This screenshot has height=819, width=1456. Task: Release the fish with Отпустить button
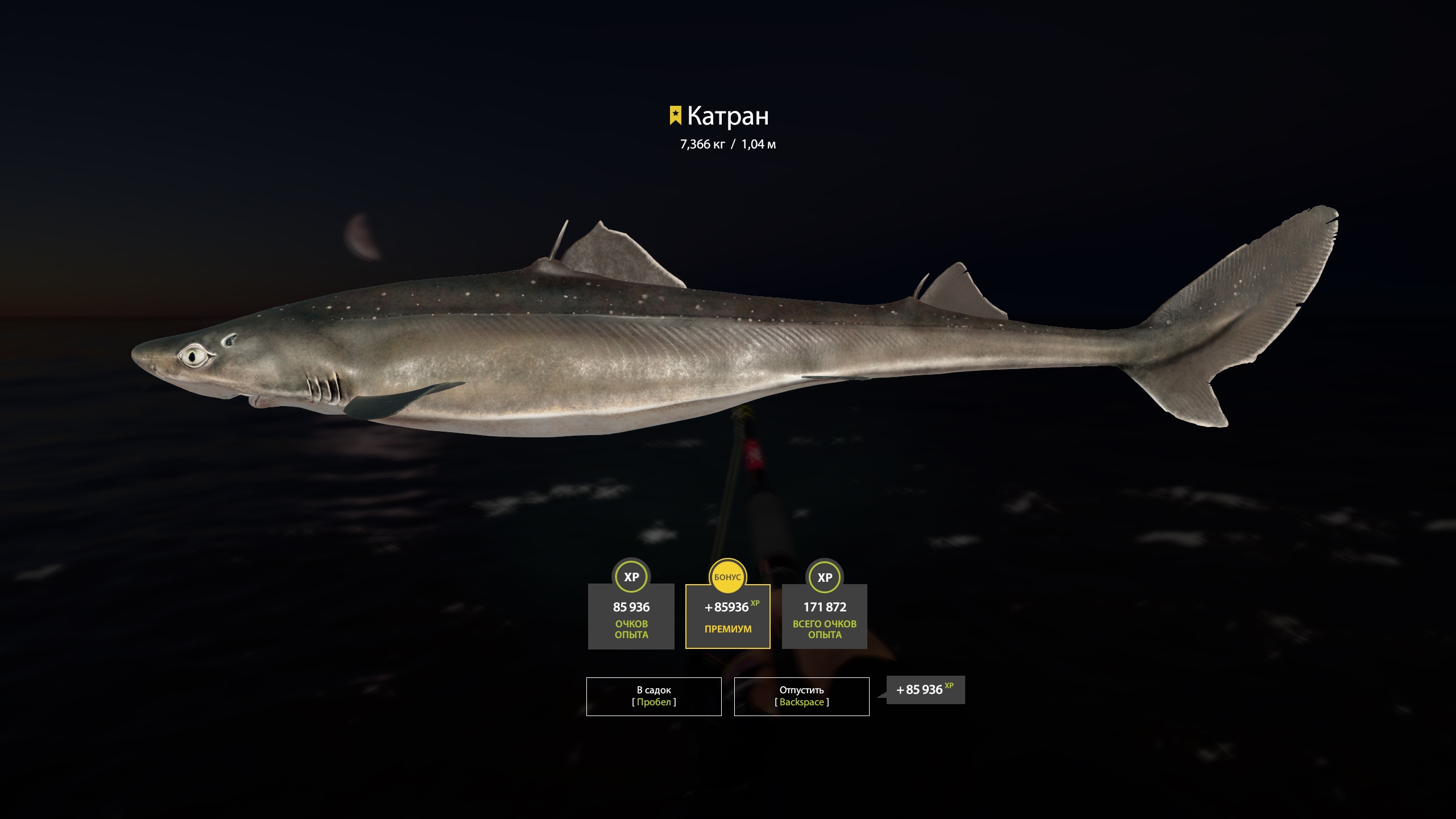pos(801,696)
